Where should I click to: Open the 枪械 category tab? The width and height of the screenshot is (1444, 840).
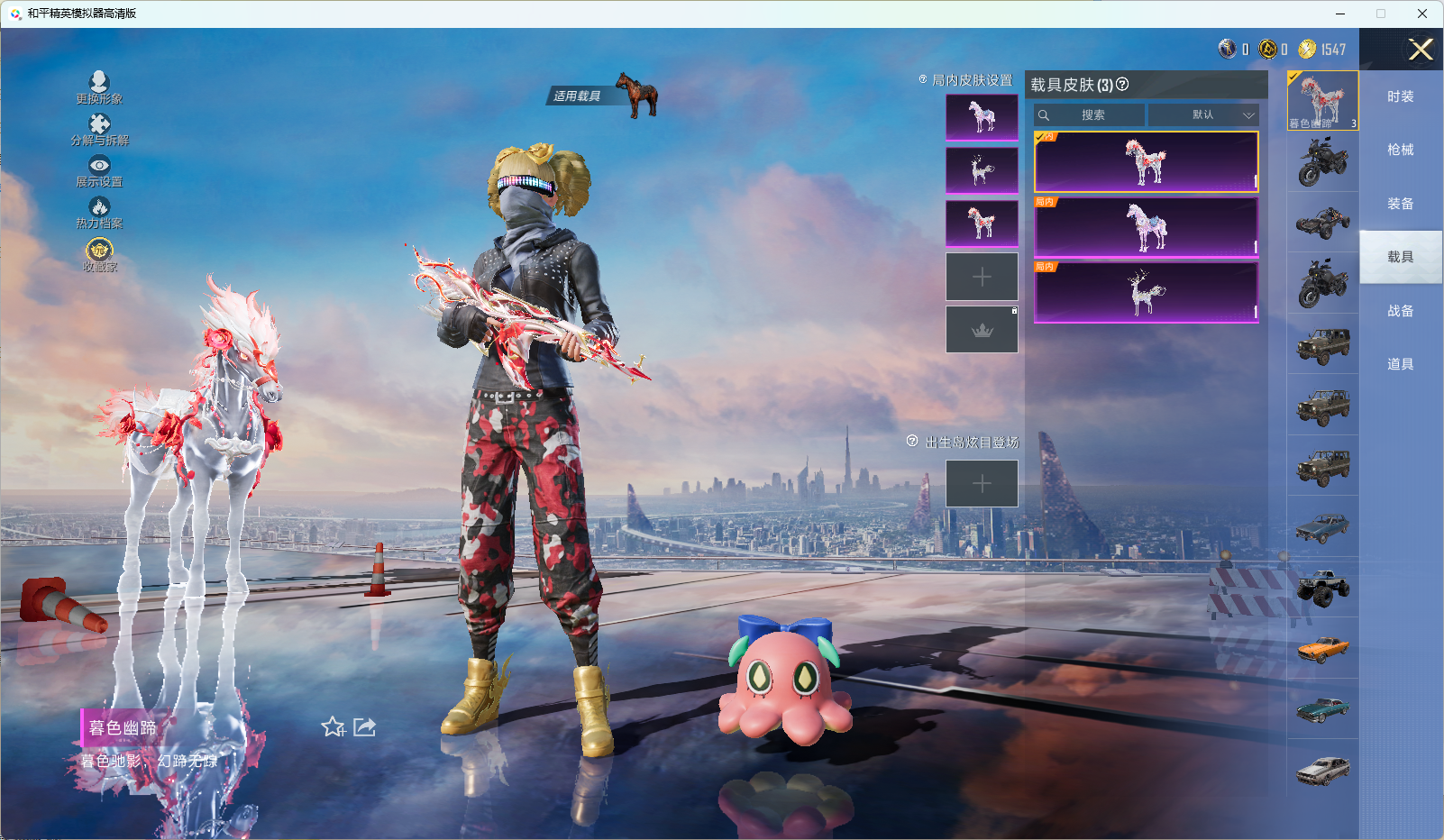click(1400, 151)
